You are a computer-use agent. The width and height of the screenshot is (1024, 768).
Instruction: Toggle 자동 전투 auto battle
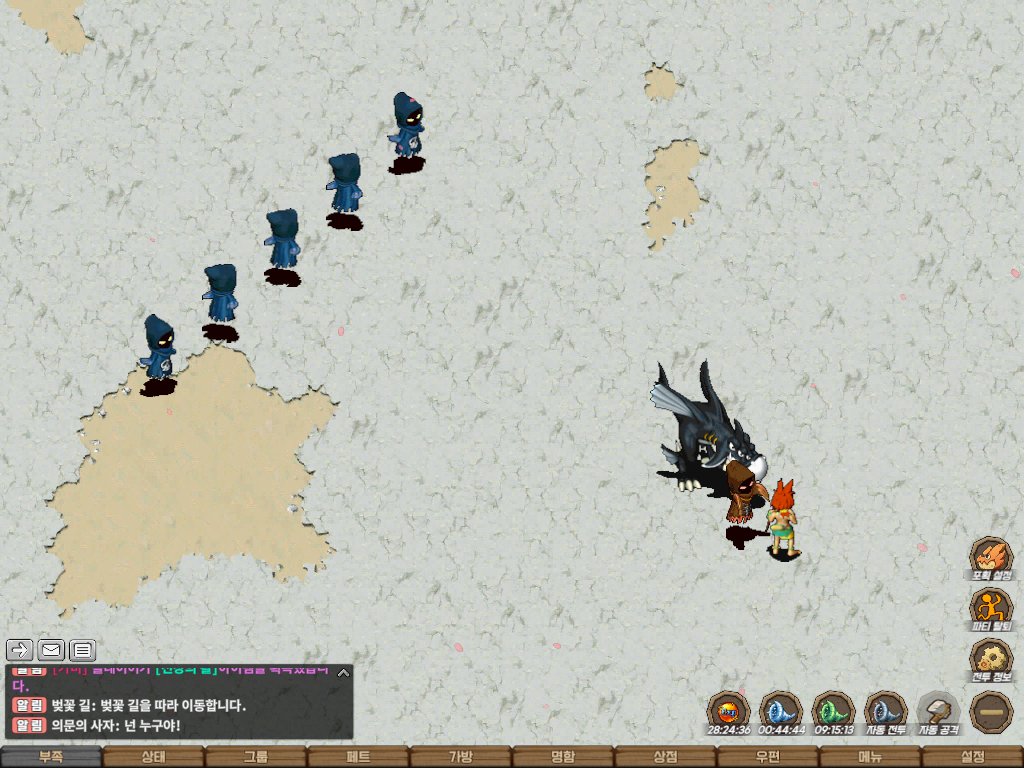pos(885,712)
